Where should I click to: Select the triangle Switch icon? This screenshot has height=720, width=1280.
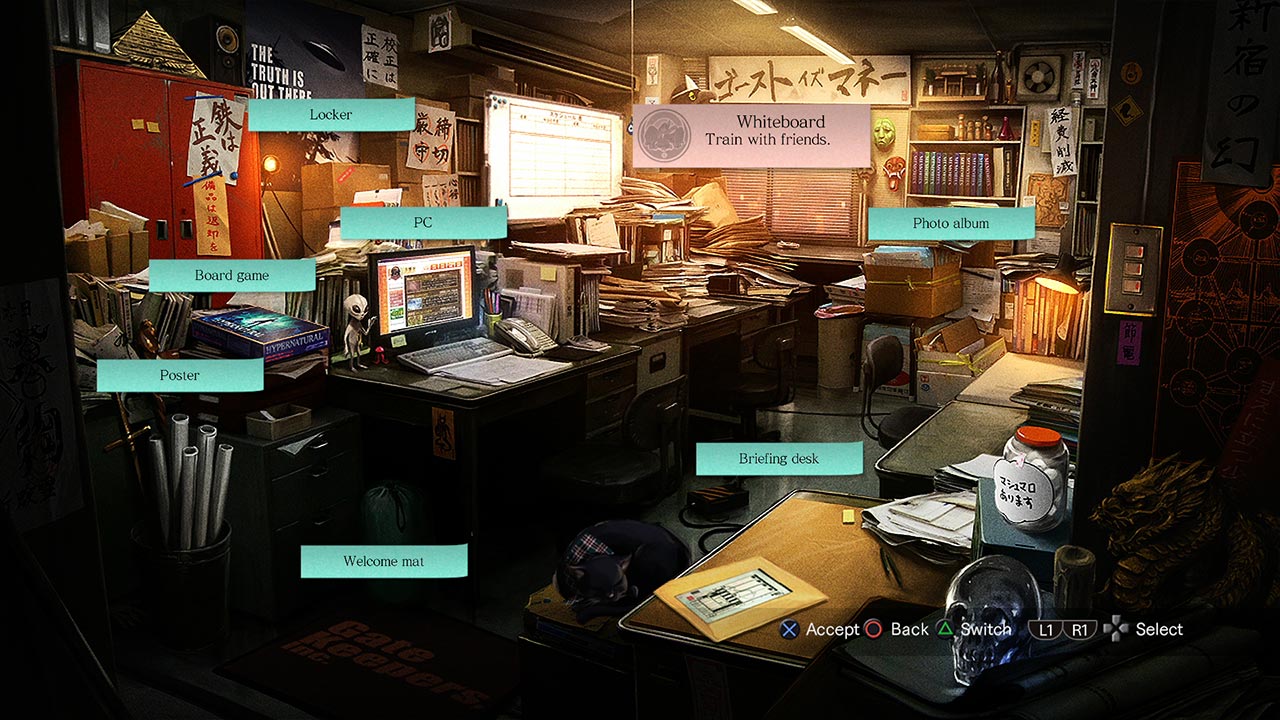coord(945,629)
